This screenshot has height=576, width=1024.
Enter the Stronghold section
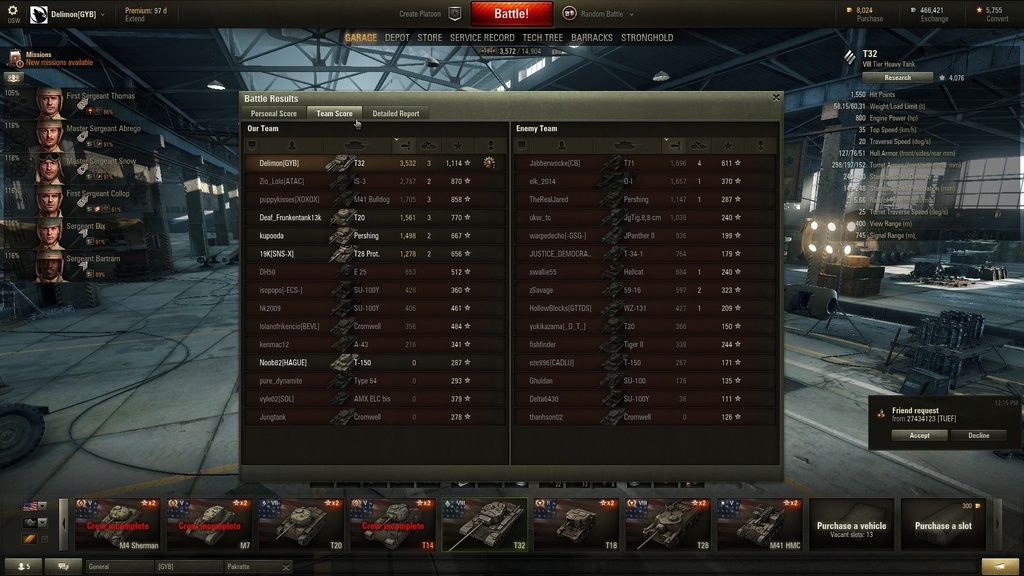point(647,38)
